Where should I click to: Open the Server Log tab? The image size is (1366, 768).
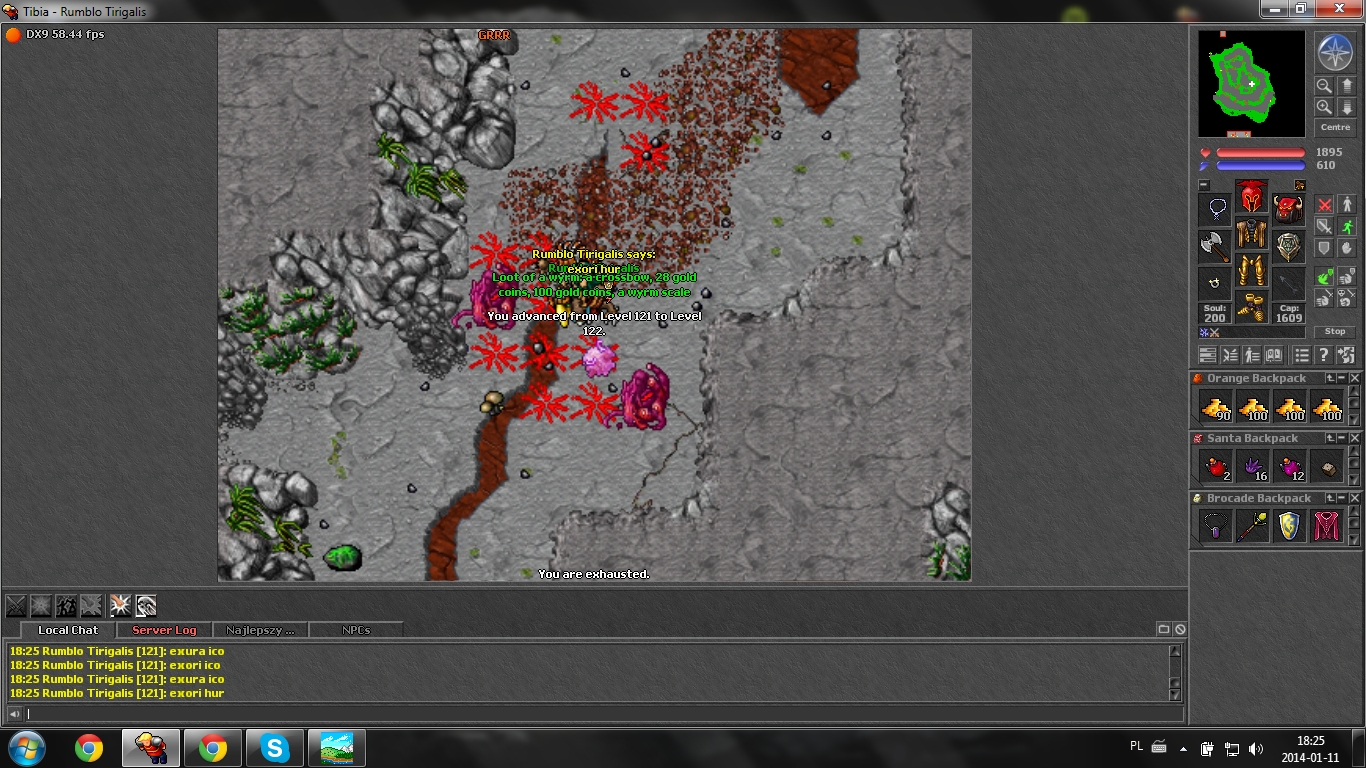pyautogui.click(x=164, y=630)
